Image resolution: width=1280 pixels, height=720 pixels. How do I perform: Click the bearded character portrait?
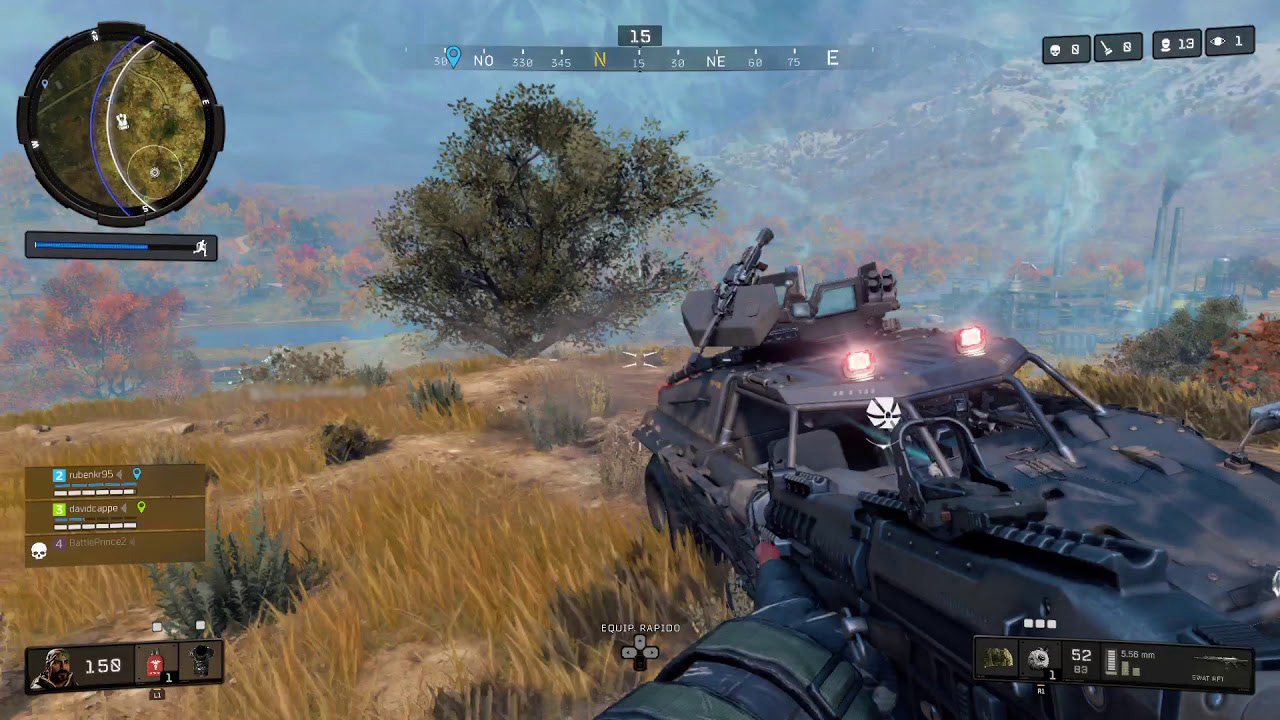tap(53, 667)
